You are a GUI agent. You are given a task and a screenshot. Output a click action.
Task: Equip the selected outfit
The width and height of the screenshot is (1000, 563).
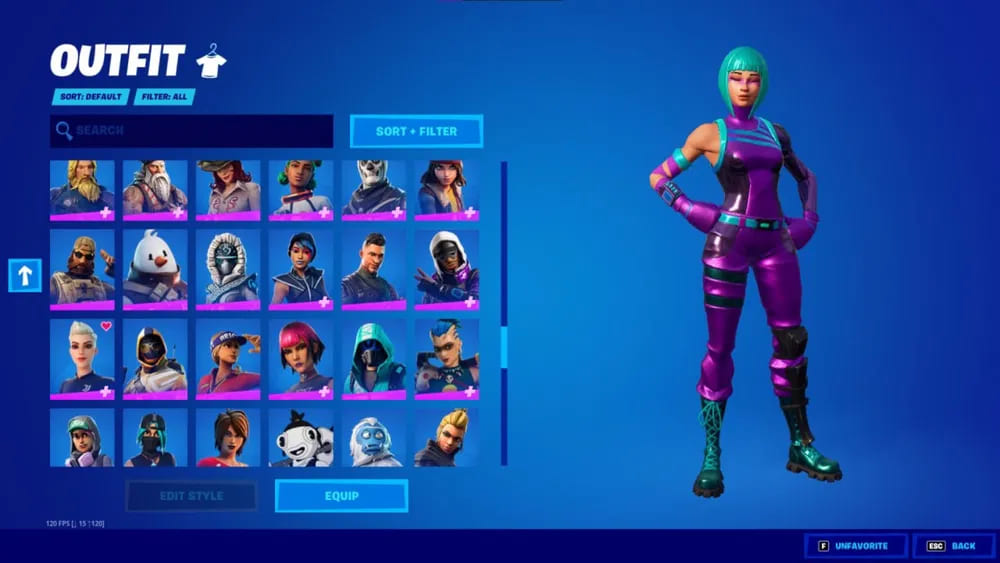(341, 496)
